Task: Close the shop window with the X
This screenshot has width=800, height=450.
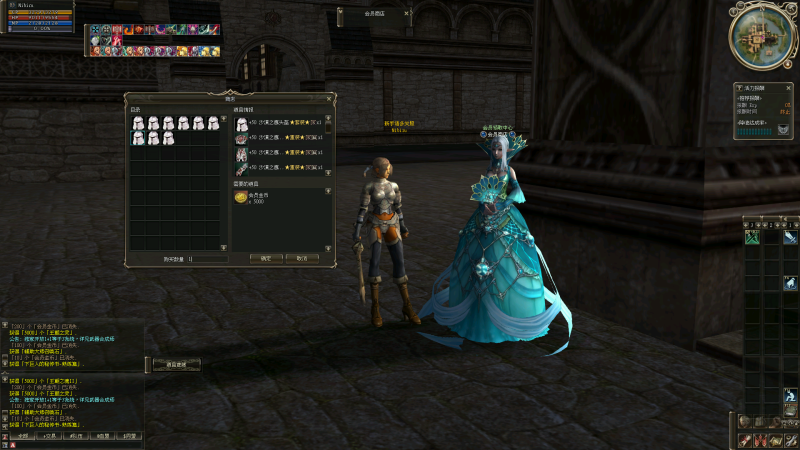Action: click(332, 98)
